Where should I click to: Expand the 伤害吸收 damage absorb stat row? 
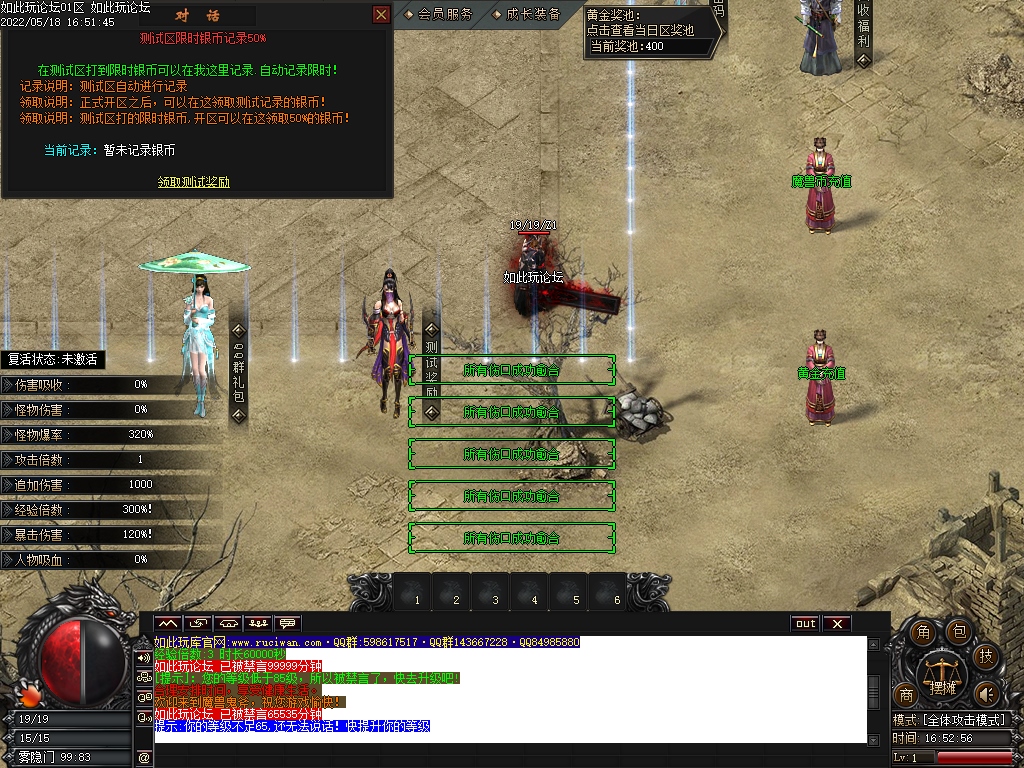(x=8, y=384)
